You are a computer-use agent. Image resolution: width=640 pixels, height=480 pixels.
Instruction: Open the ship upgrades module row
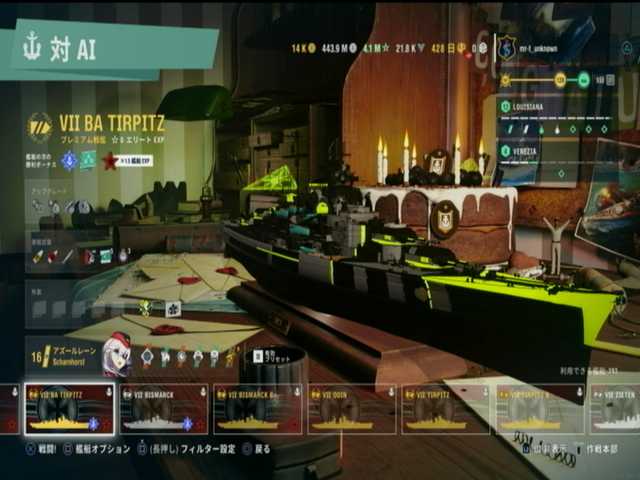70,206
